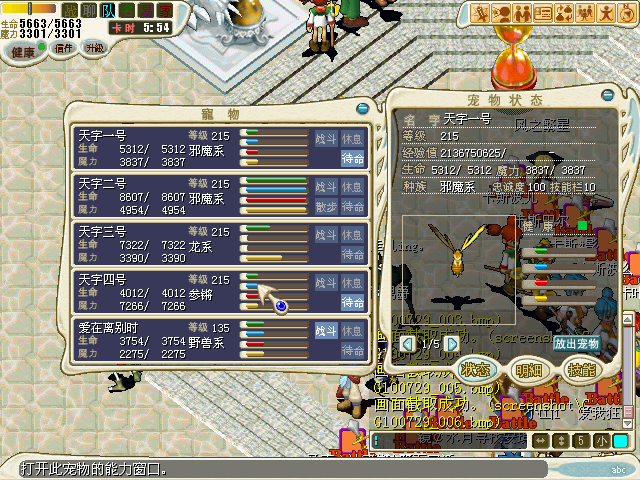Image resolution: width=640 pixels, height=480 pixels.
Task: Open the 明细 details tab
Action: click(x=528, y=368)
